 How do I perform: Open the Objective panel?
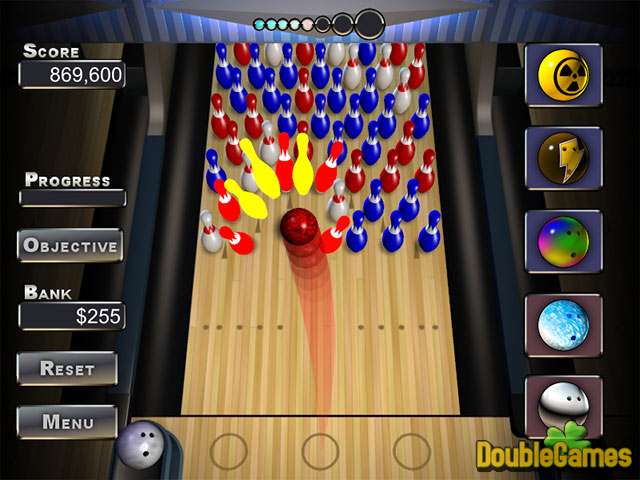coord(70,245)
